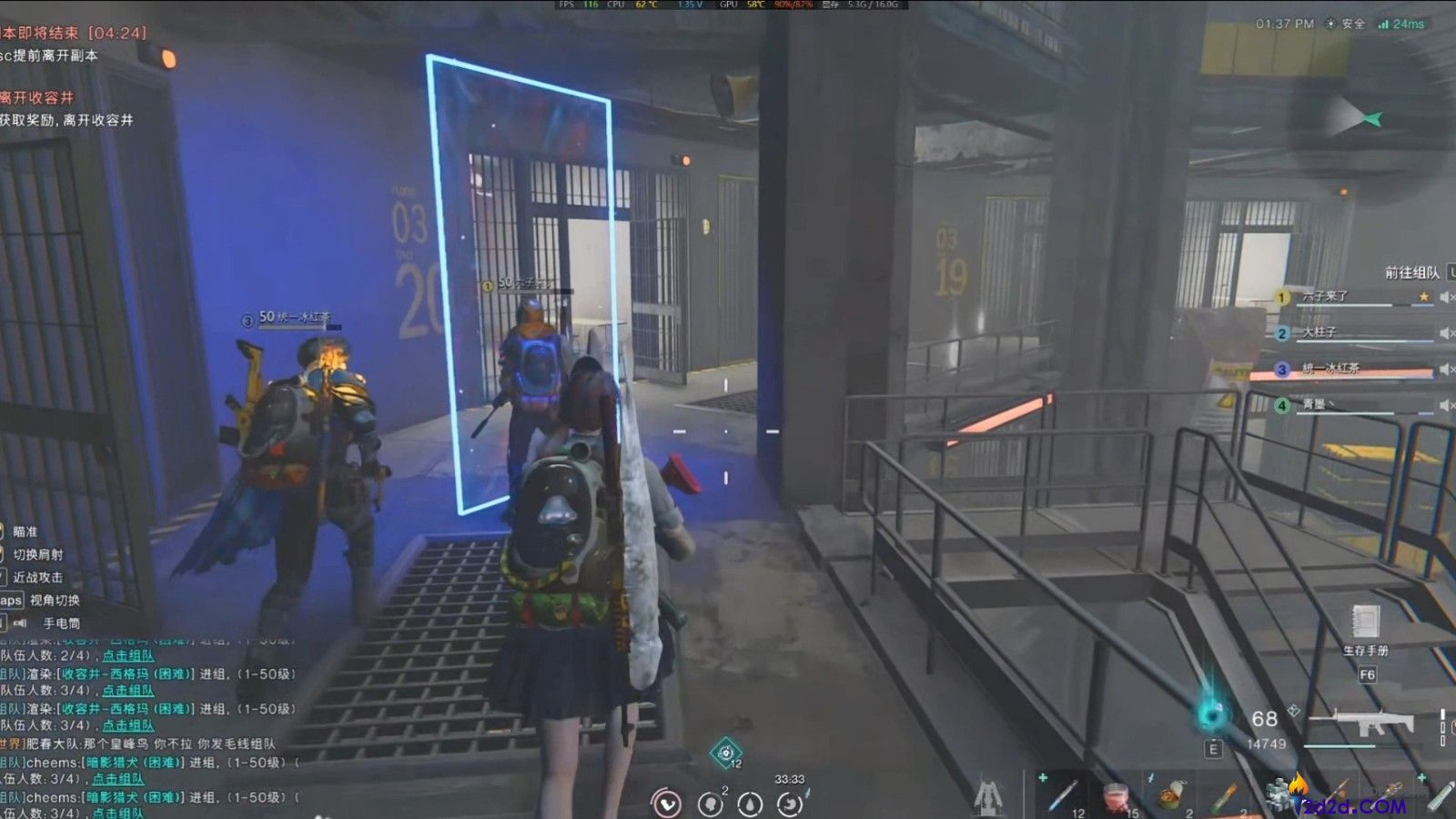Click the water drop thirst status icon

click(750, 804)
